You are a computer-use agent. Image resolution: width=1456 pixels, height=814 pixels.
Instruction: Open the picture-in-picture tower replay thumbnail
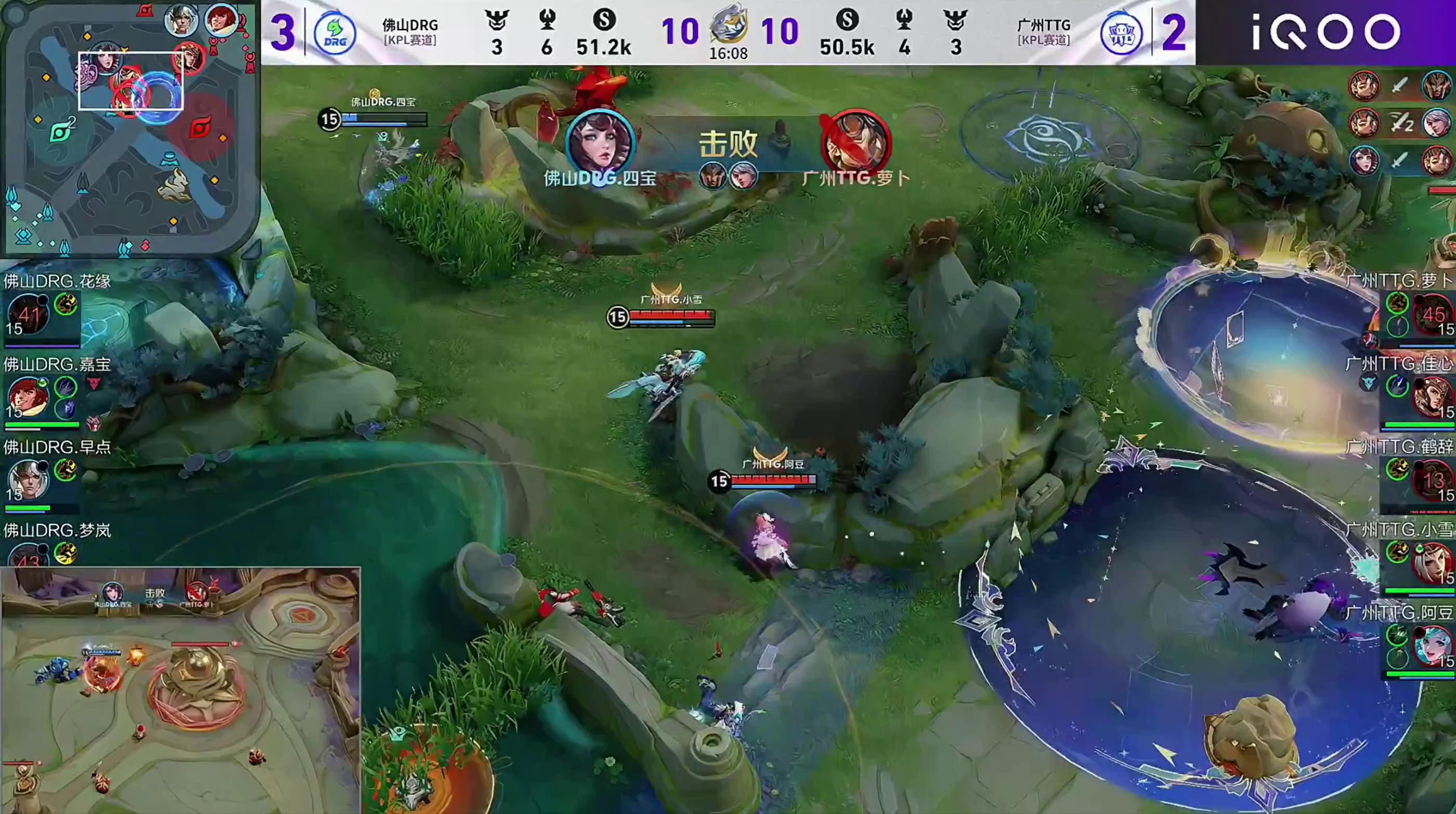180,690
